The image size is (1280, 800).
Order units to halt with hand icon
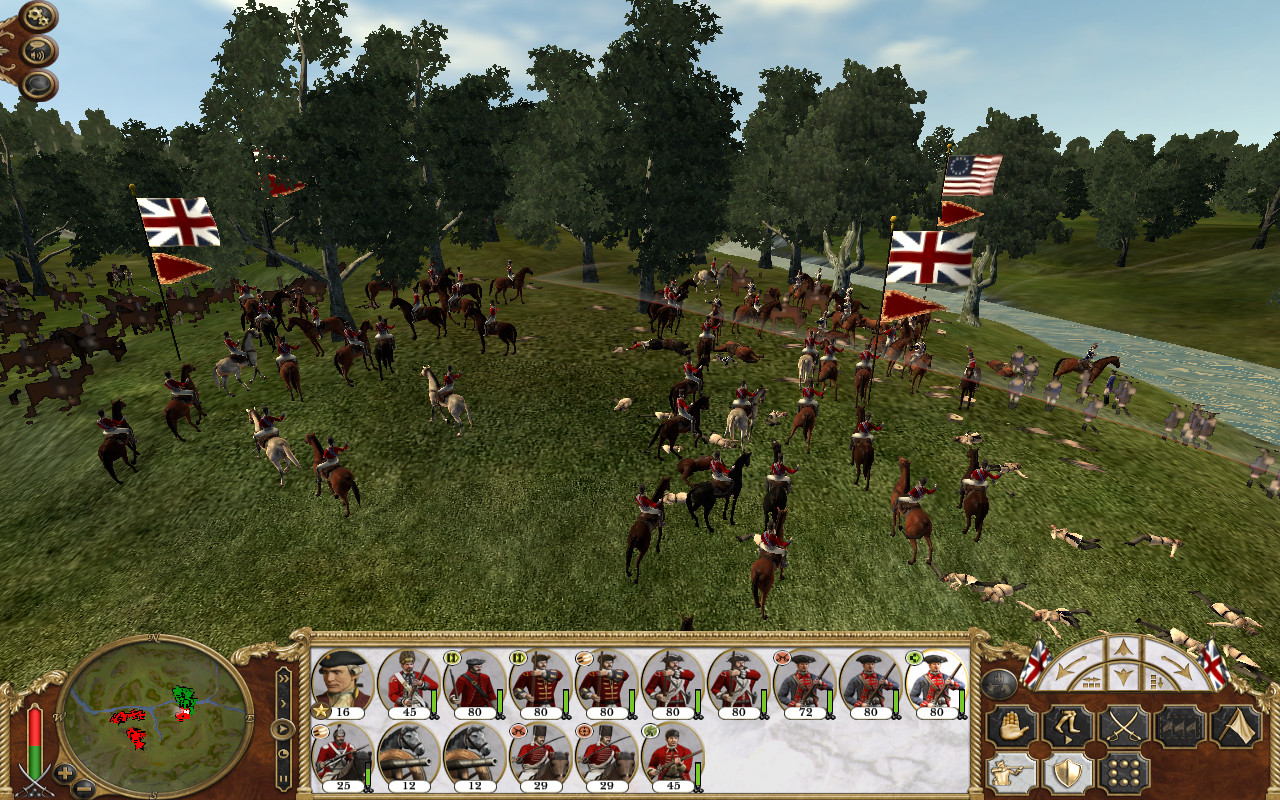[x=1010, y=725]
